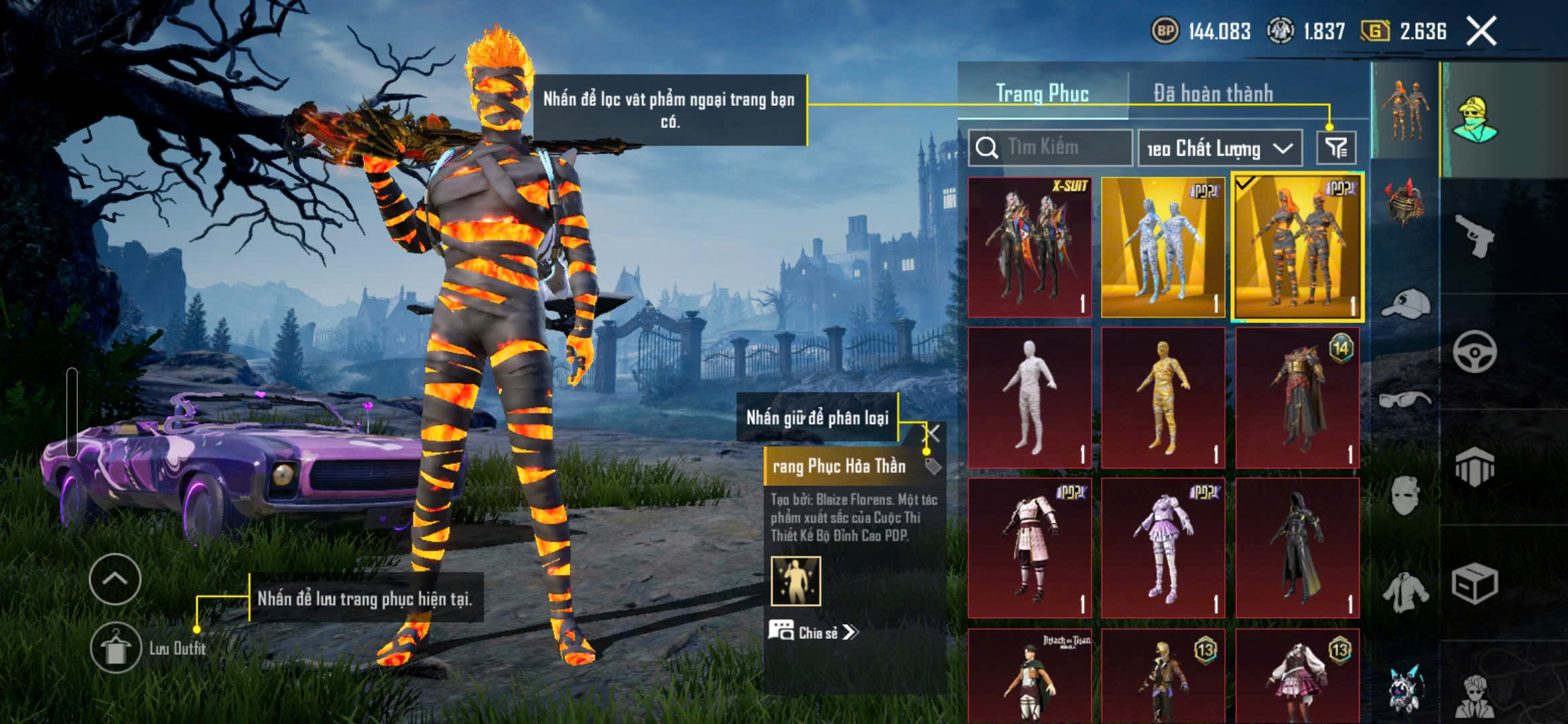This screenshot has height=724, width=1568.
Task: Open the pistol weapons category
Action: 1474,236
